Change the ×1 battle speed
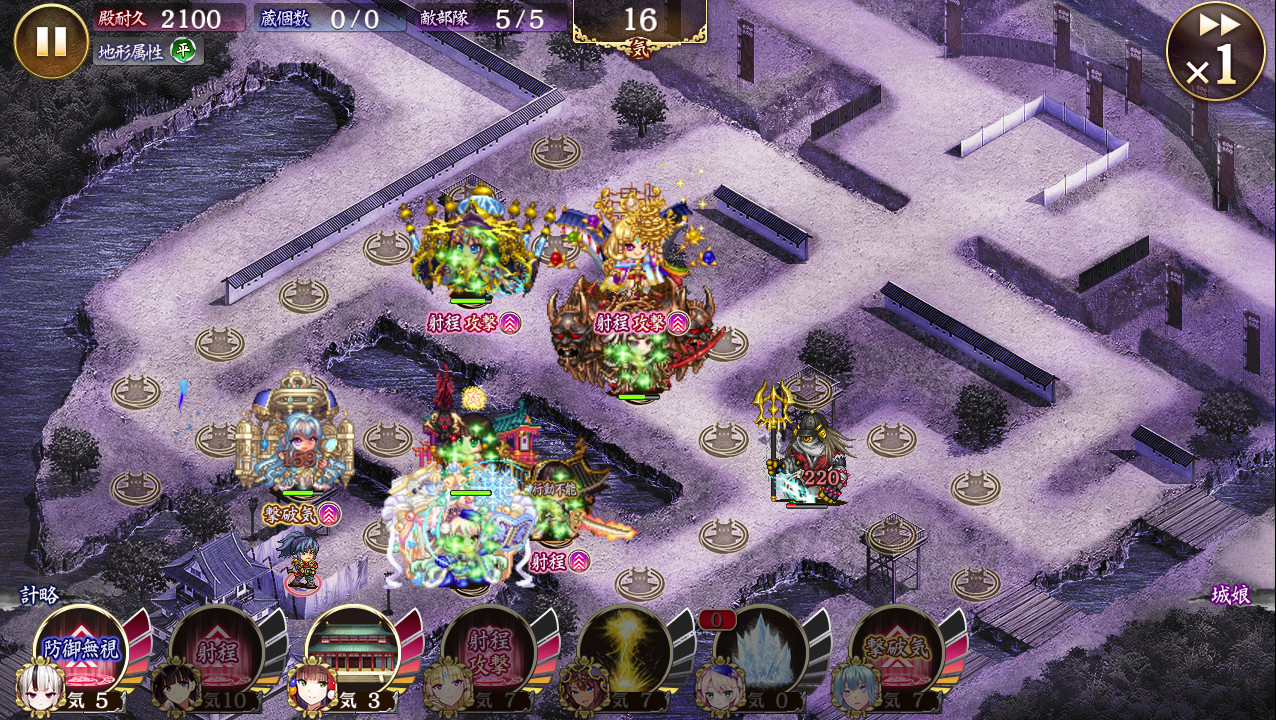This screenshot has height=720, width=1276. [1215, 52]
